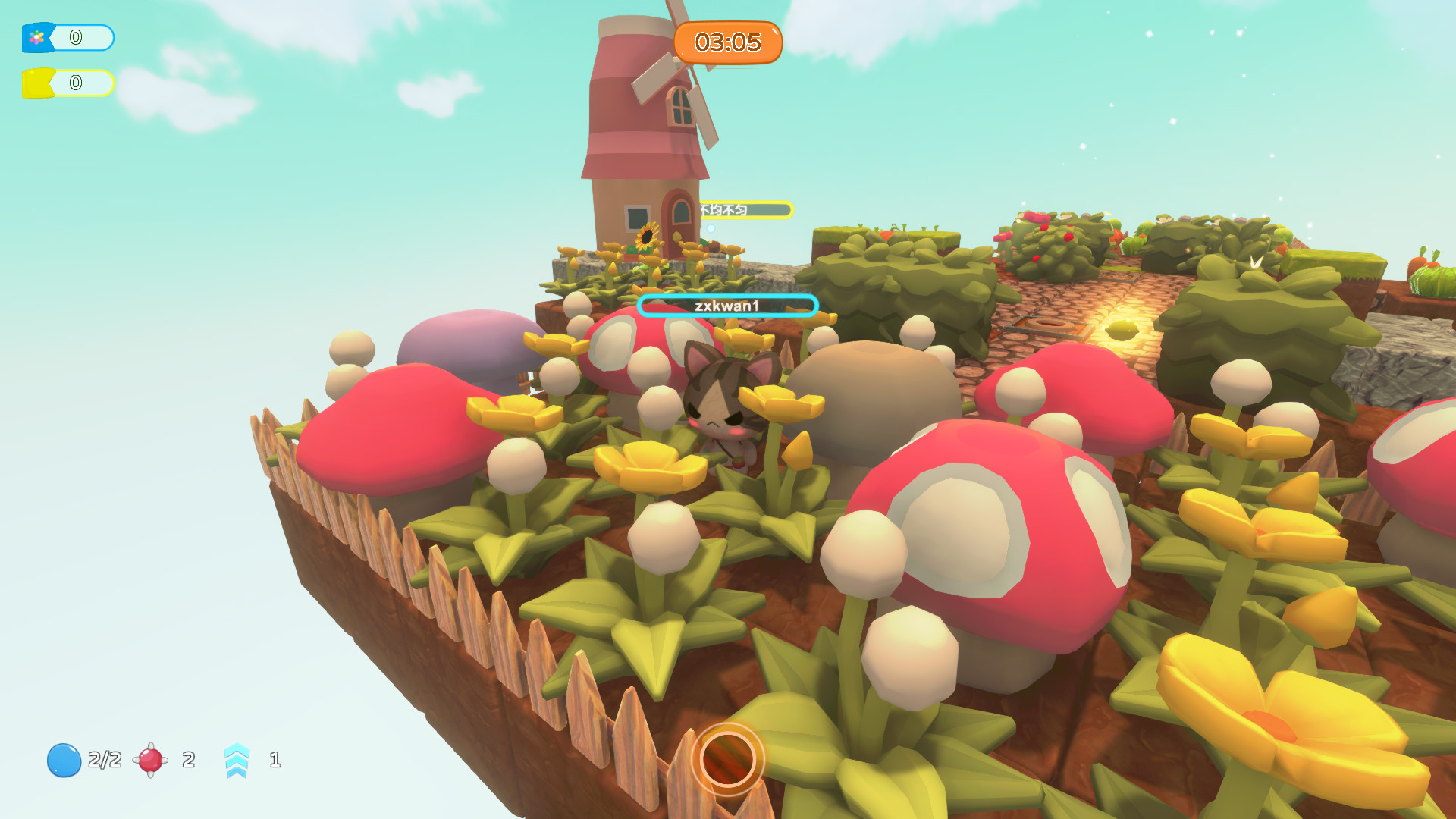The image size is (1456, 819).
Task: Click the rainbow flower counter flag
Action: tap(36, 36)
